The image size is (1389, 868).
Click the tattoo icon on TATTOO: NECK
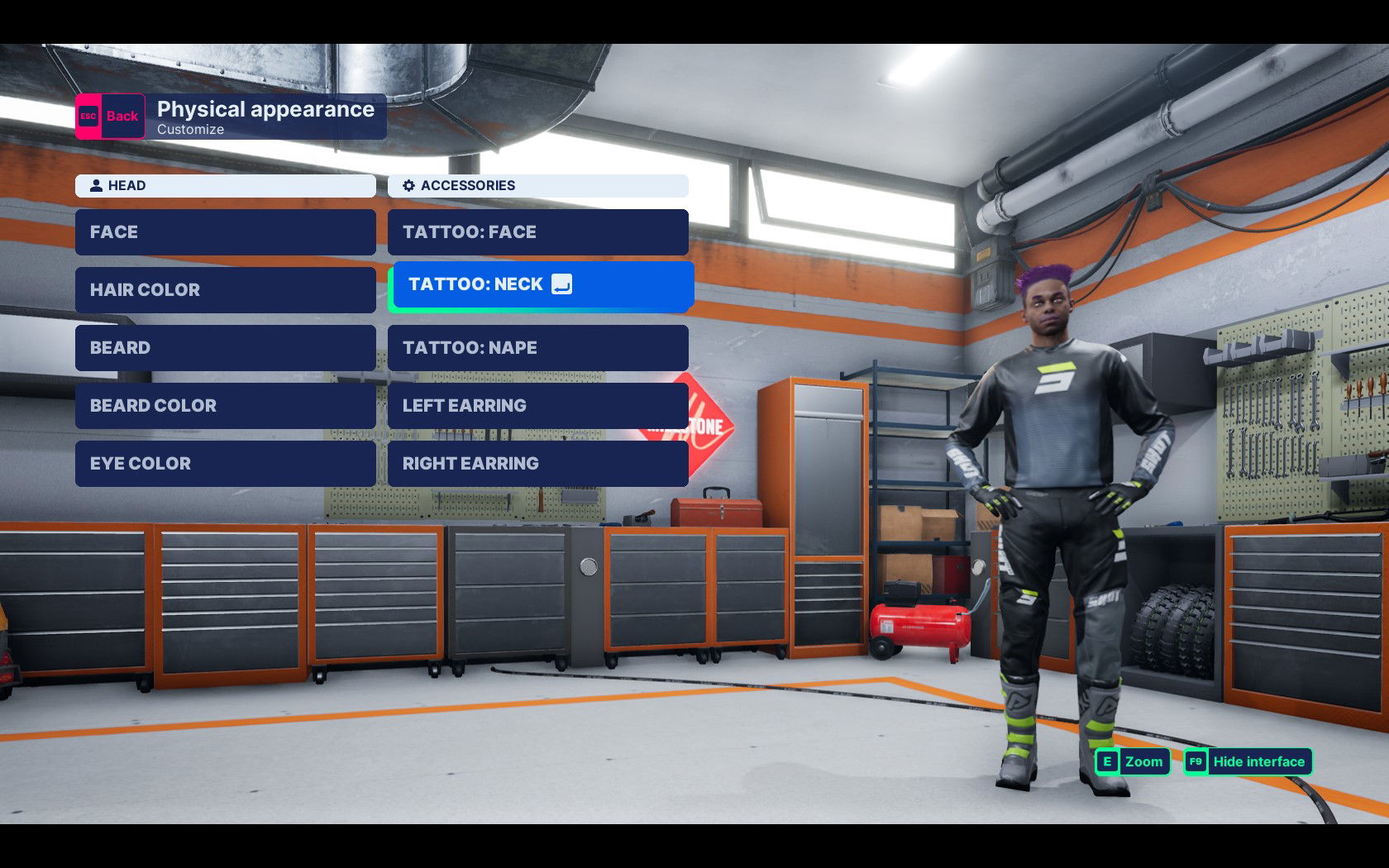(x=562, y=284)
